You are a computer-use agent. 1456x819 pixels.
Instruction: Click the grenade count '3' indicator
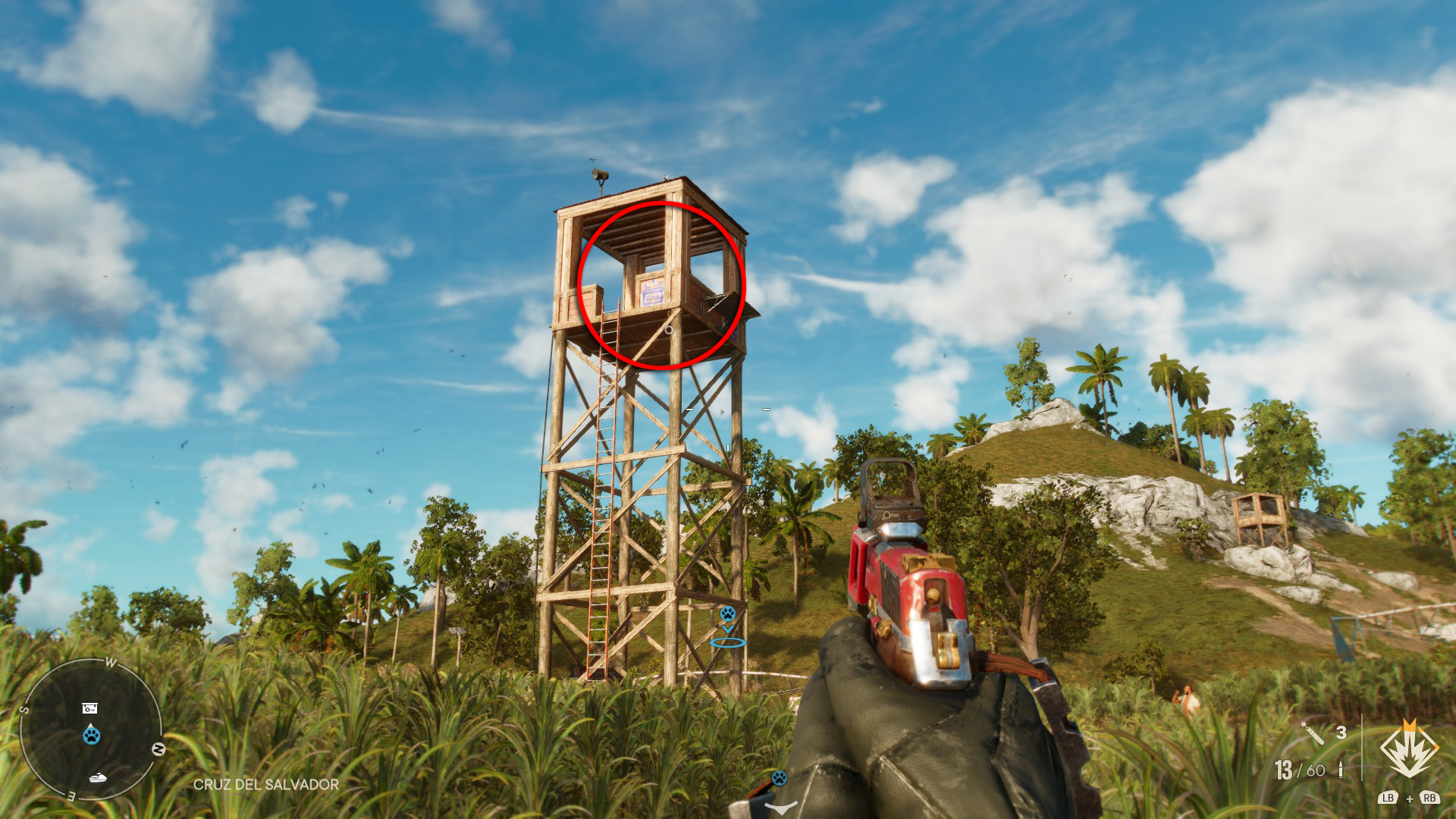1341,732
